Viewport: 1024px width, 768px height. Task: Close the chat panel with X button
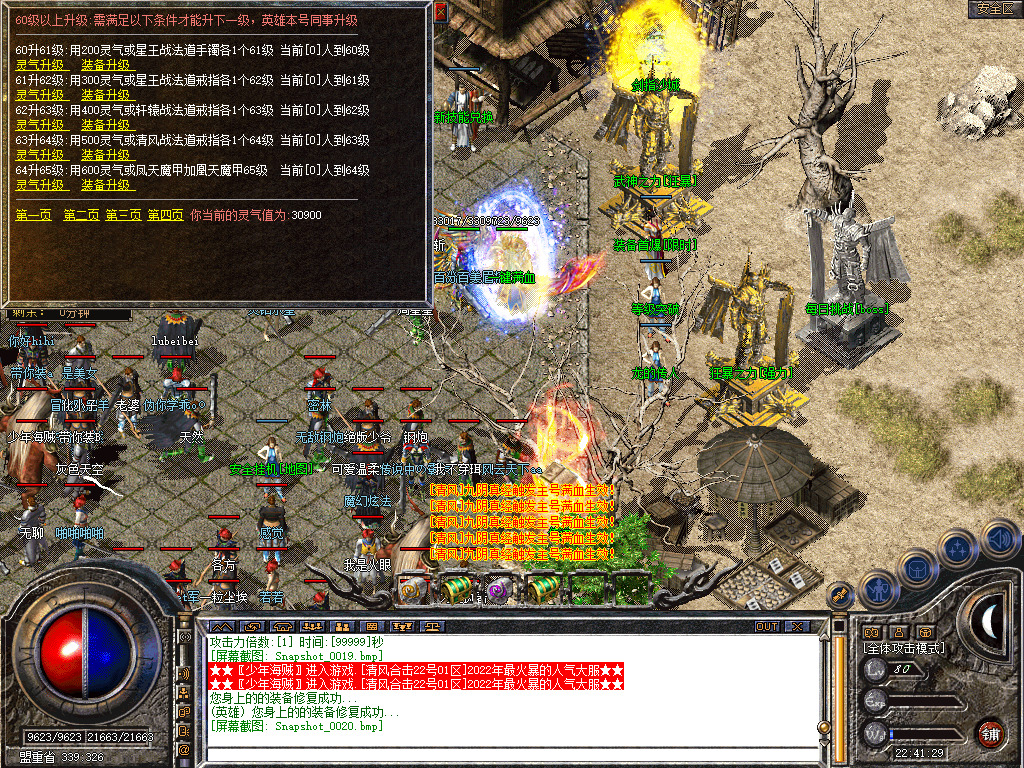[797, 627]
